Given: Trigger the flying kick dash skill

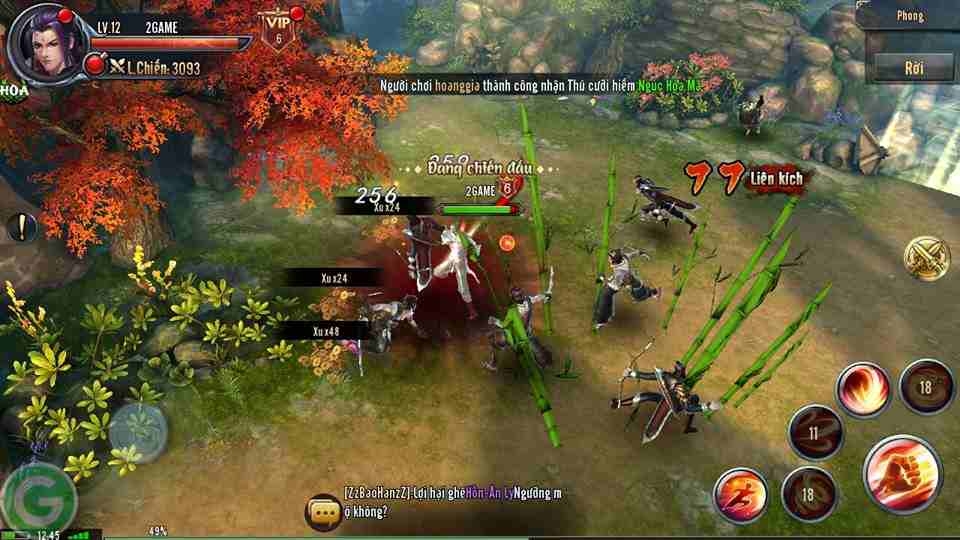Looking at the screenshot, I should [741, 497].
